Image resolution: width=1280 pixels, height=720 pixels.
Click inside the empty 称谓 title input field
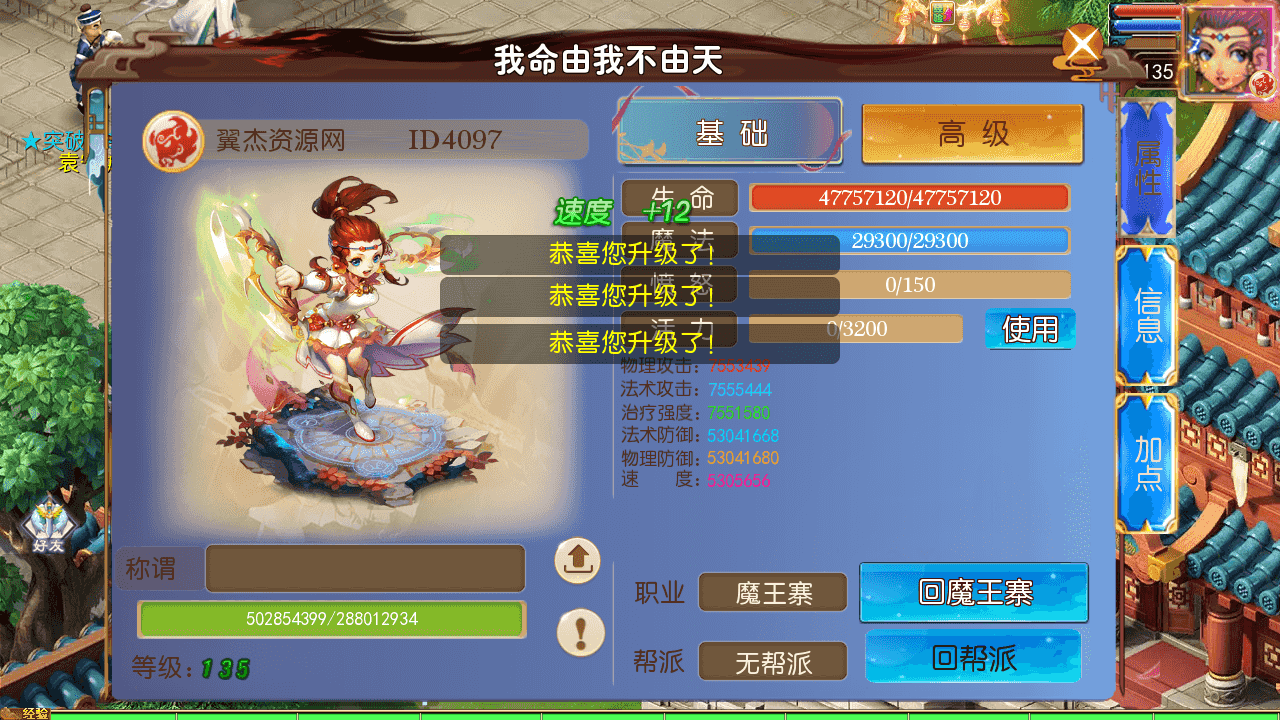(365, 567)
